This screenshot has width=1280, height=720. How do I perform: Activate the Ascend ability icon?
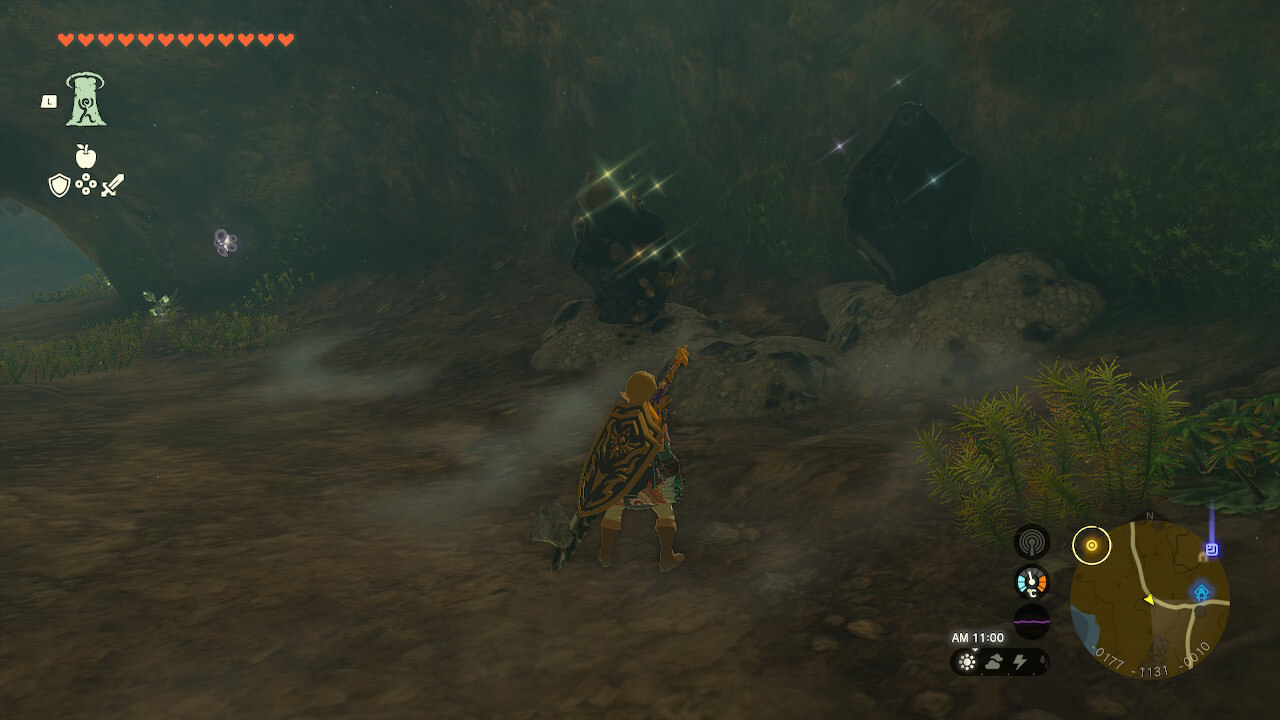[86, 99]
